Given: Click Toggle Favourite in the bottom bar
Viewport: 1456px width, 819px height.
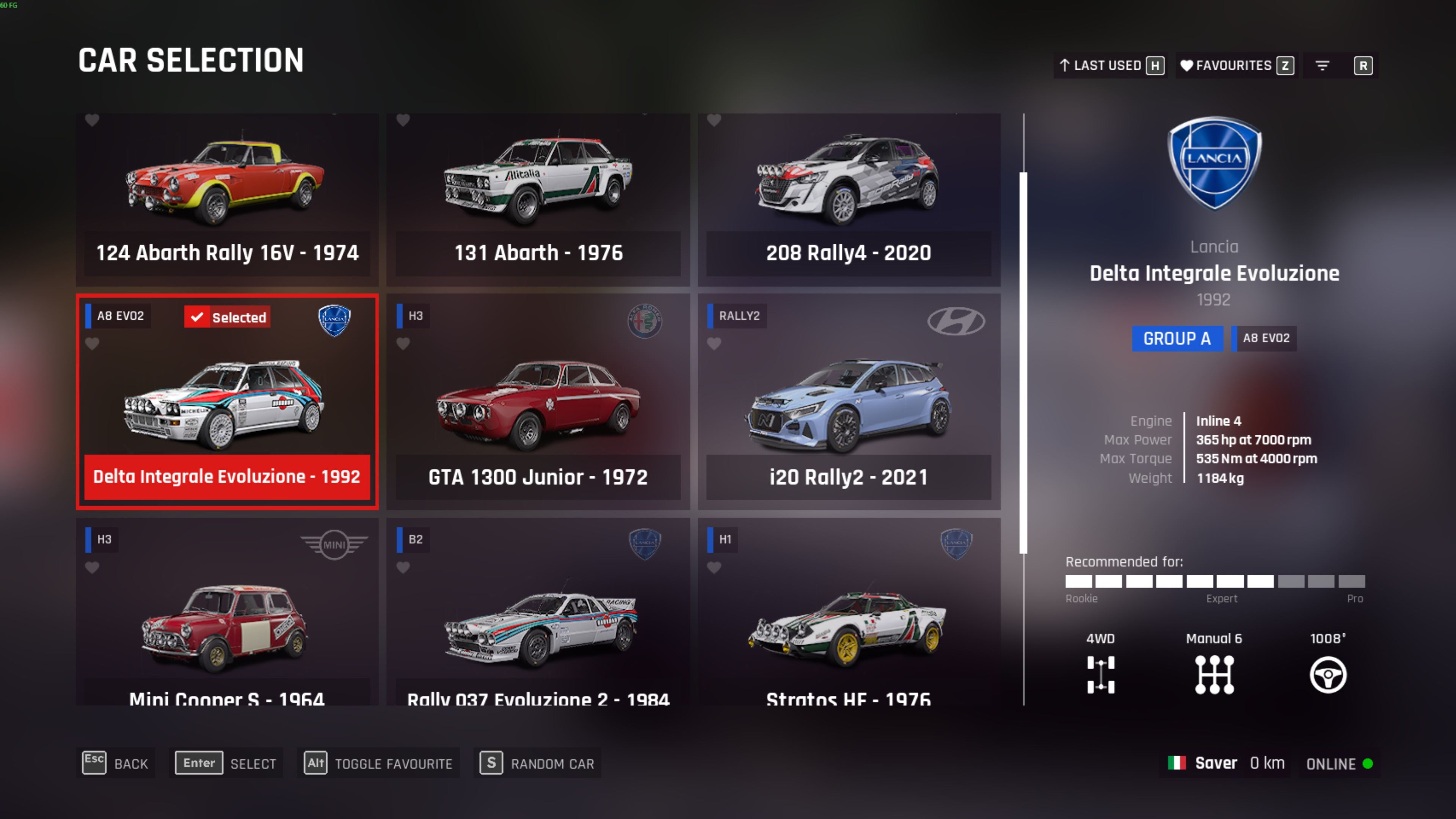Looking at the screenshot, I should point(379,764).
